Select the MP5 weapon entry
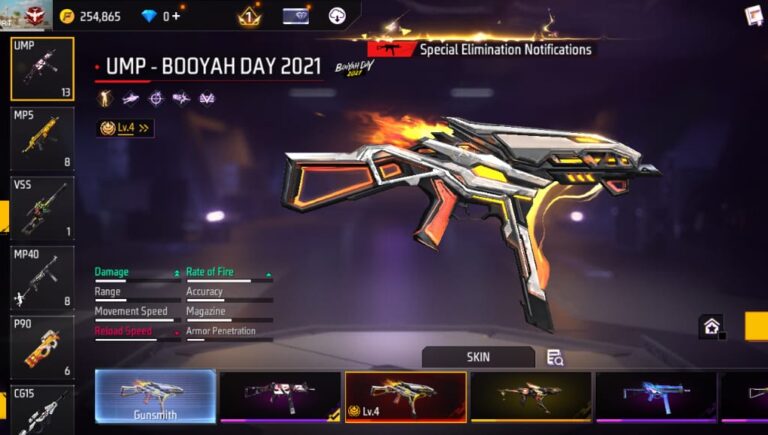The image size is (768, 435). [42, 138]
